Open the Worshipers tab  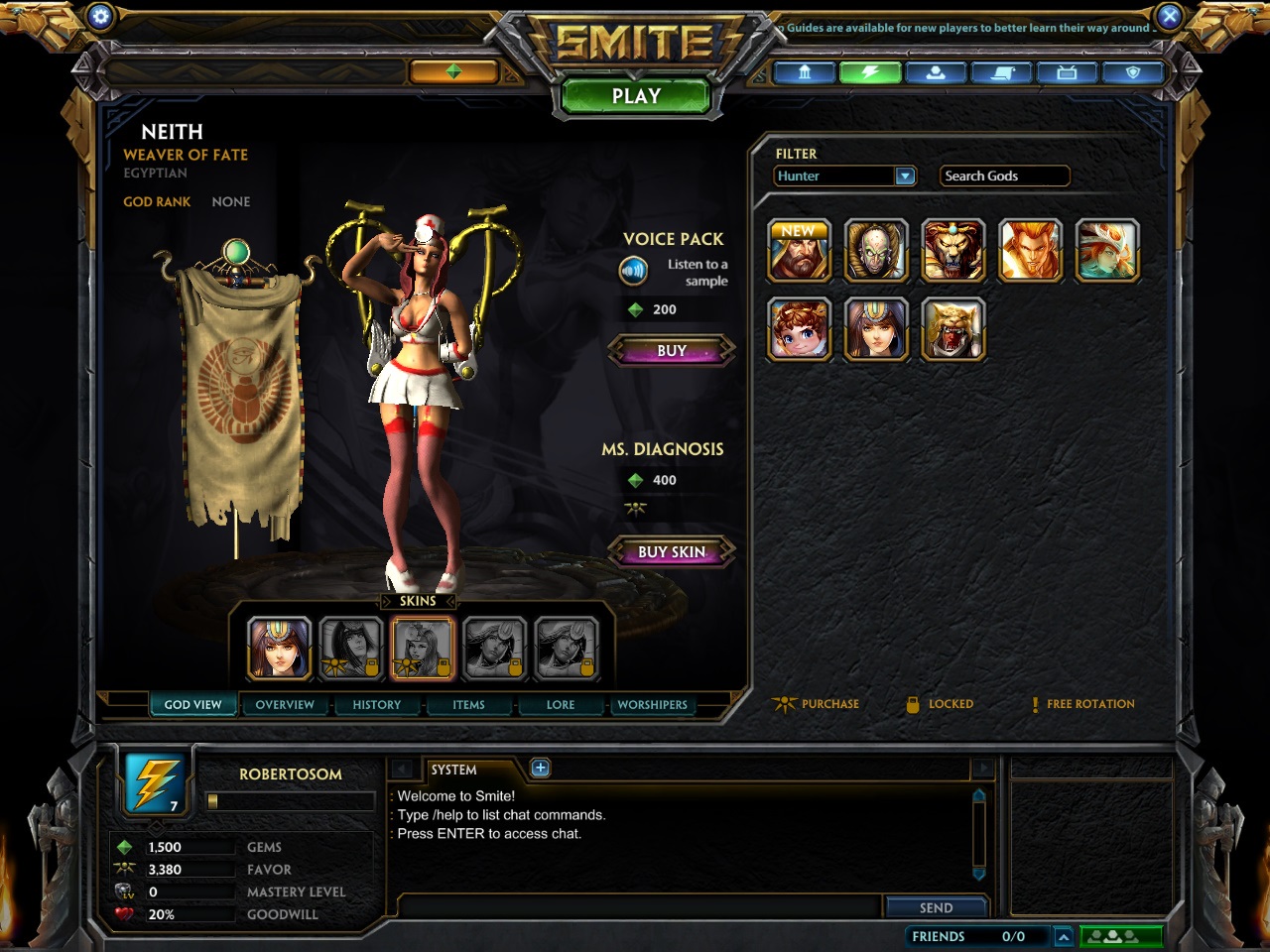click(652, 704)
